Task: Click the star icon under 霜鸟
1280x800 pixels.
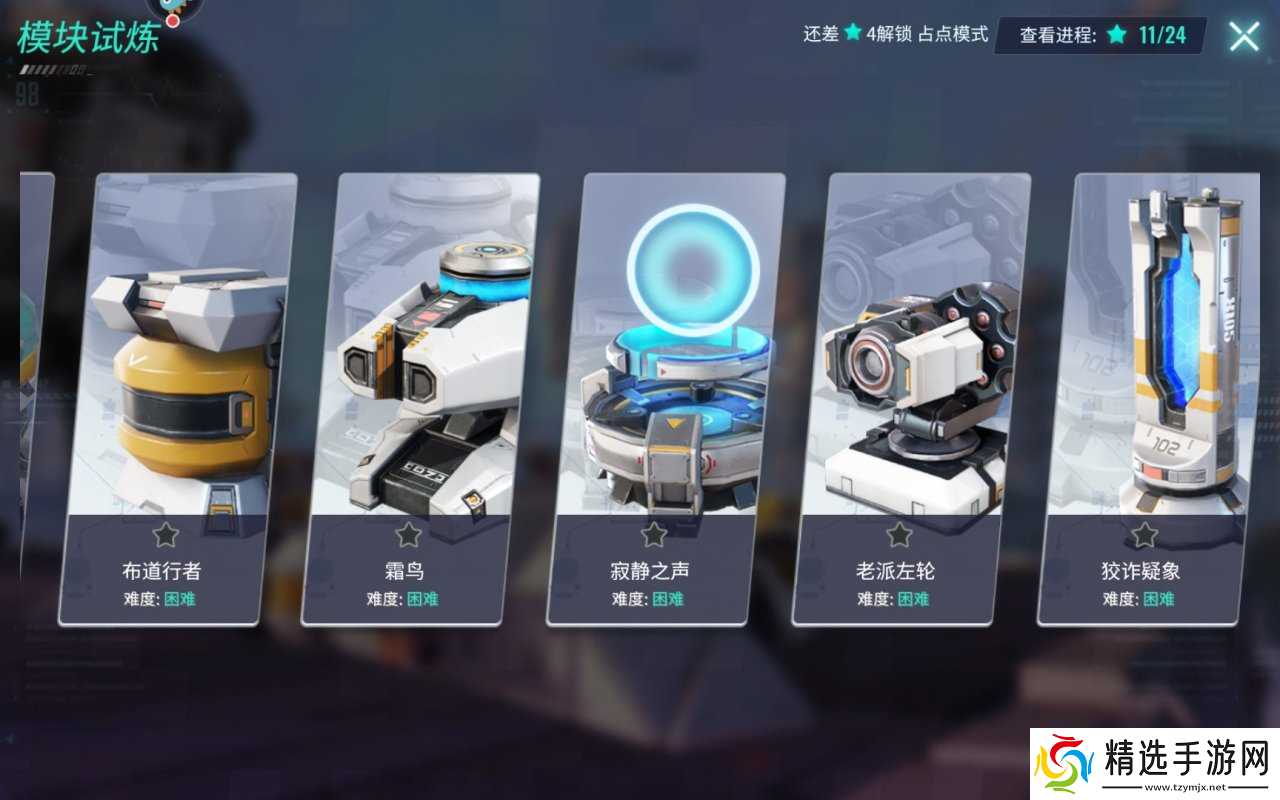Action: (407, 535)
